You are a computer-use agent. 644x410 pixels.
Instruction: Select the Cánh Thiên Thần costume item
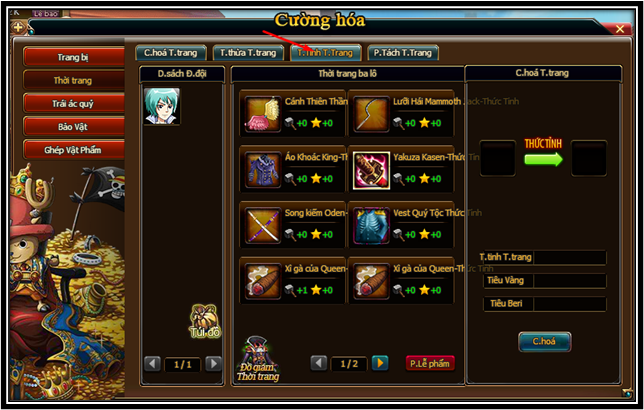click(264, 111)
